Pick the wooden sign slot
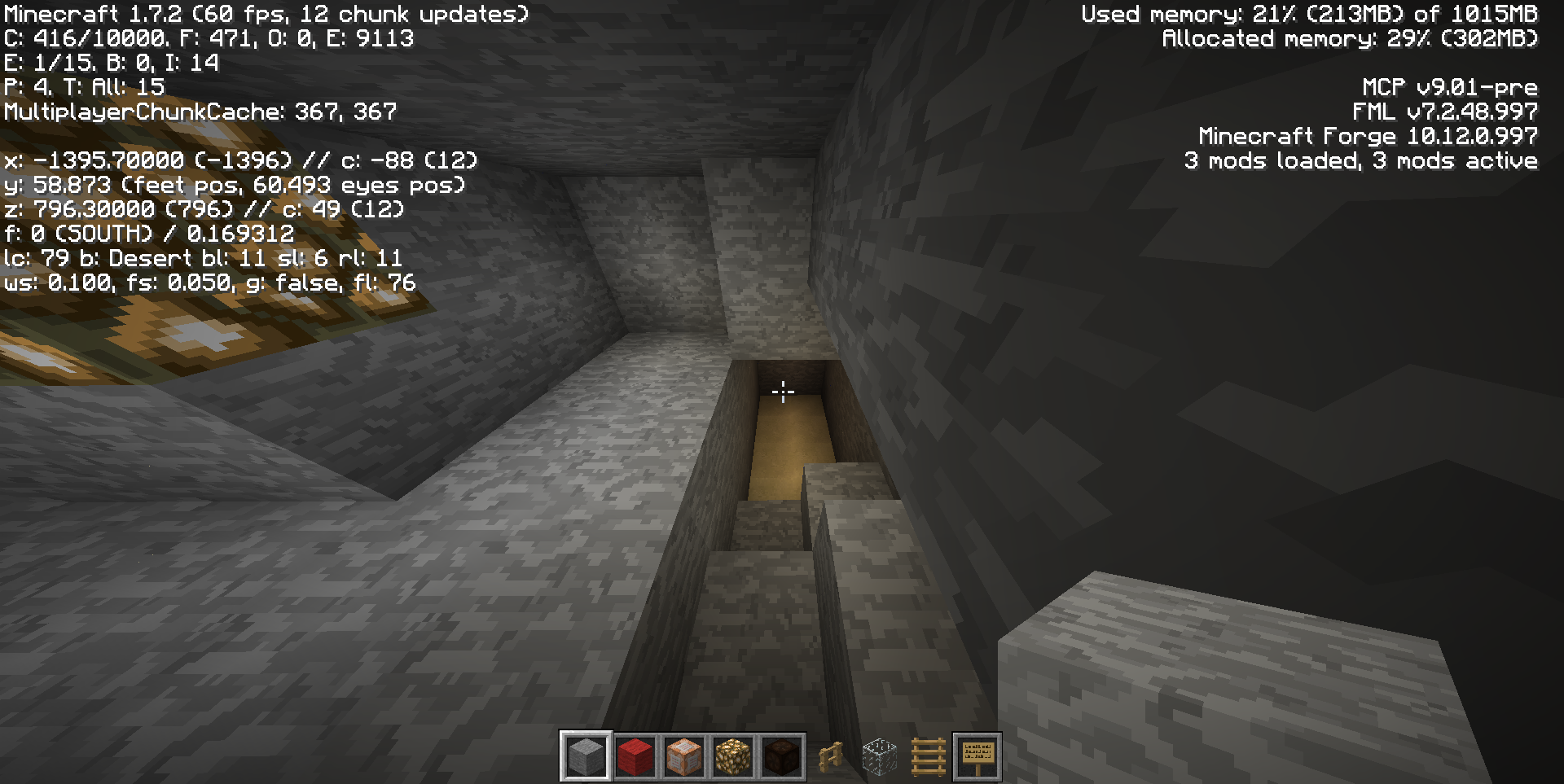The image size is (1564, 784). click(977, 756)
